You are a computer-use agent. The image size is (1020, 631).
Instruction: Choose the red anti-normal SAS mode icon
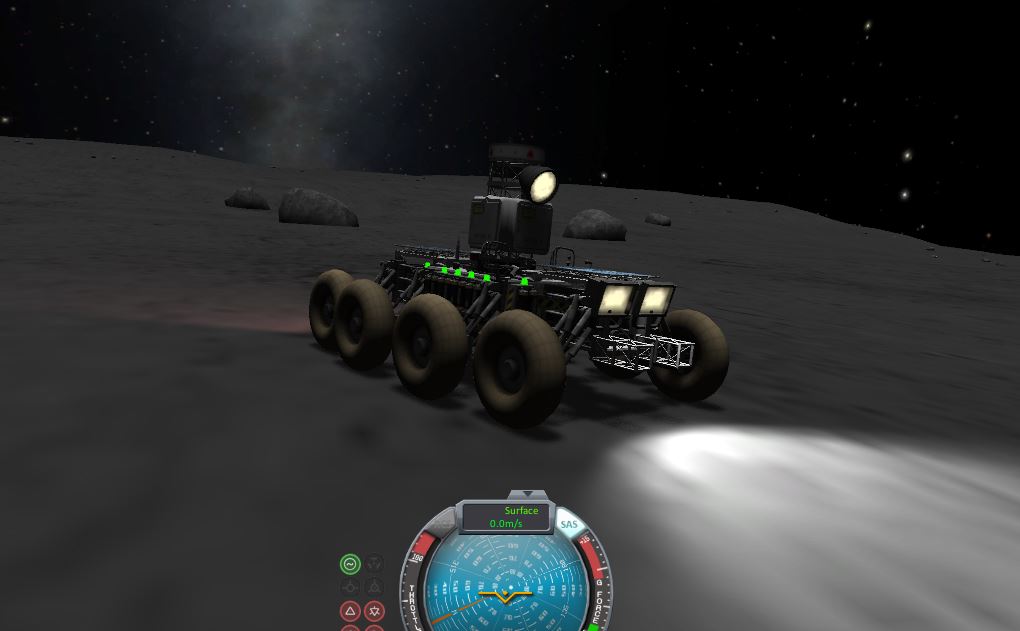click(x=374, y=610)
